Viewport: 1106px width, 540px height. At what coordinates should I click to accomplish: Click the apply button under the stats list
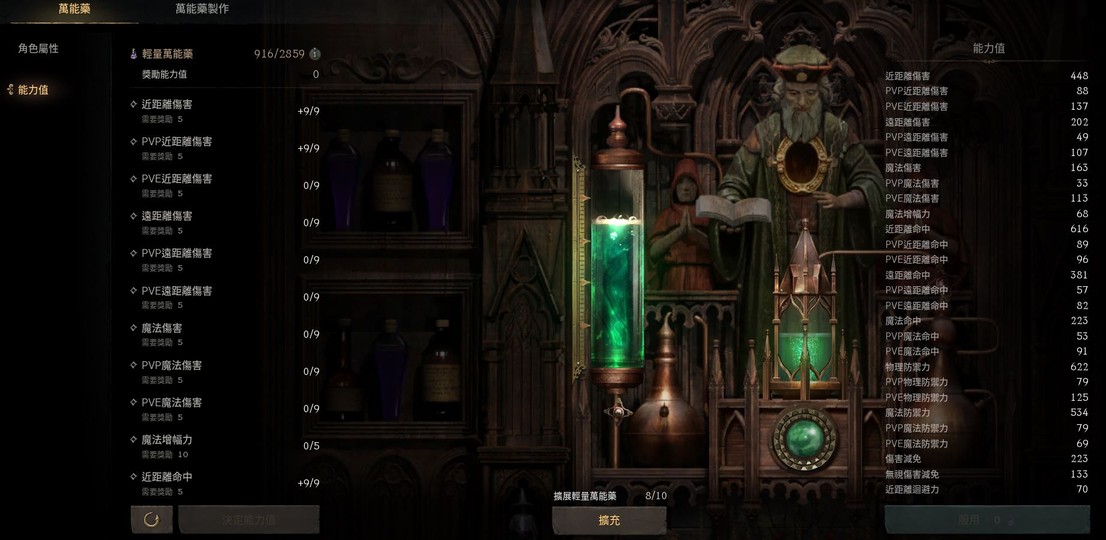pyautogui.click(x=986, y=520)
